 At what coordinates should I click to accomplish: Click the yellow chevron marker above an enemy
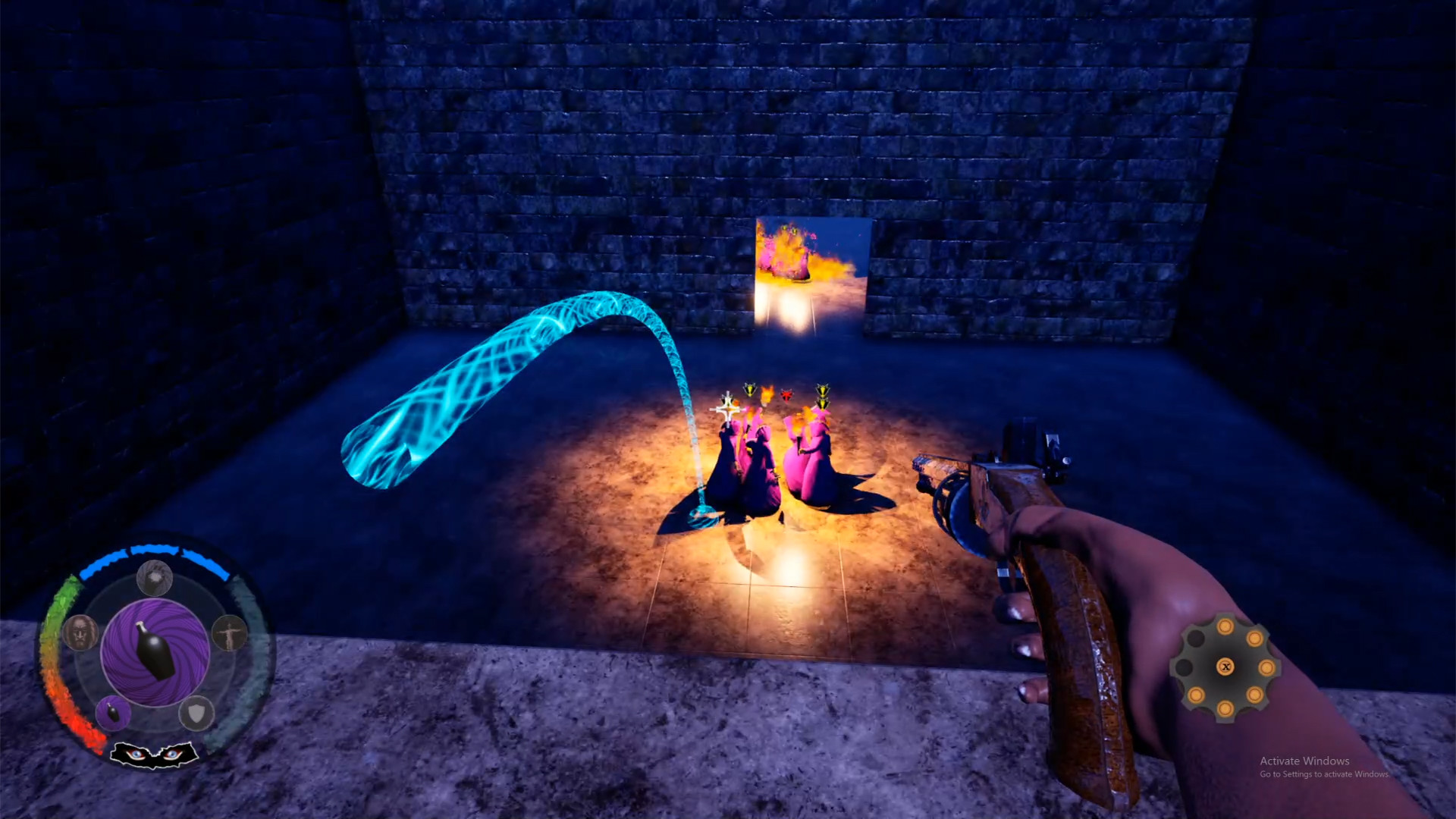click(750, 388)
